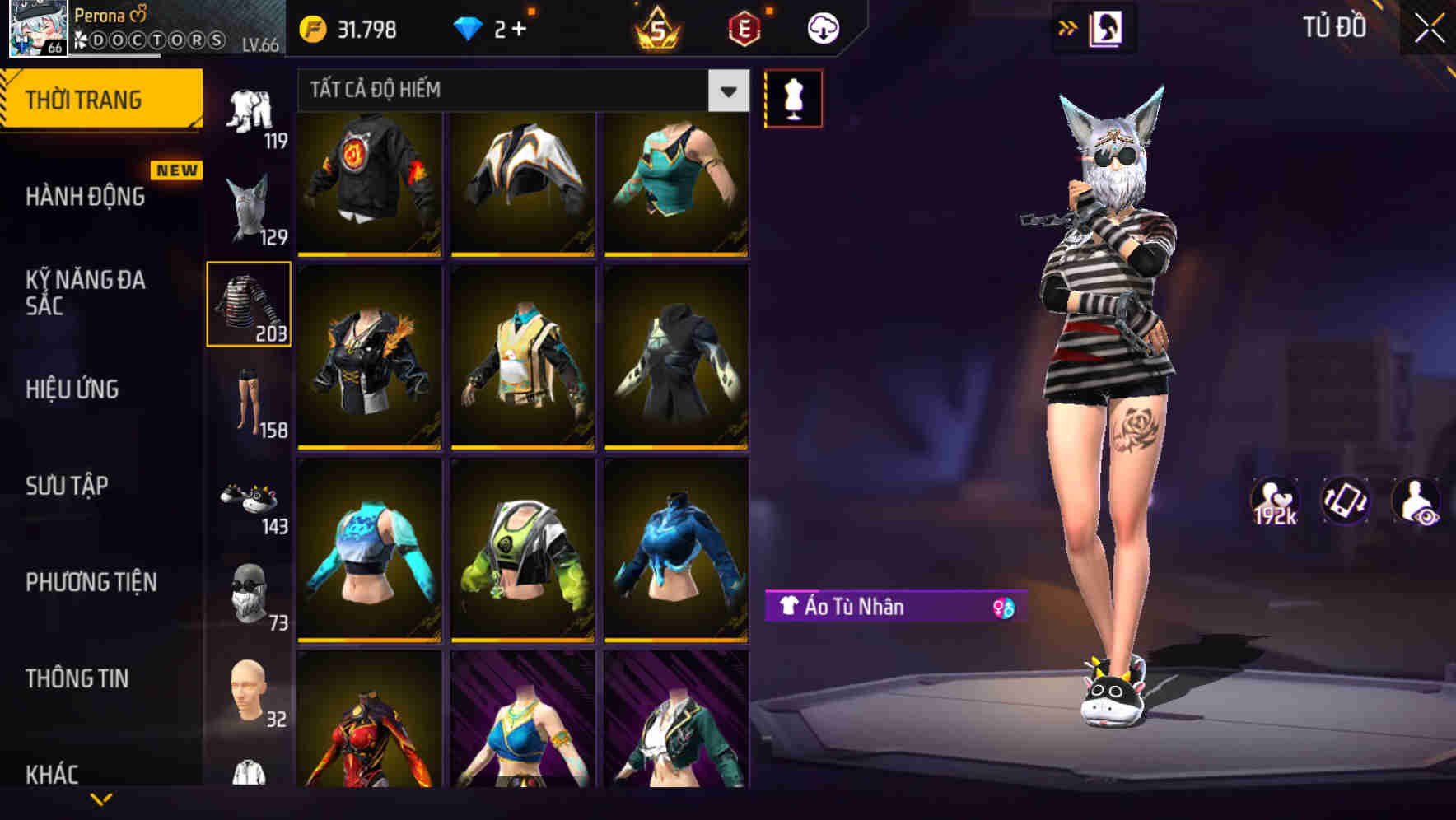Select the equipped striped prisoner shirt thumbnail

pyautogui.click(x=250, y=303)
